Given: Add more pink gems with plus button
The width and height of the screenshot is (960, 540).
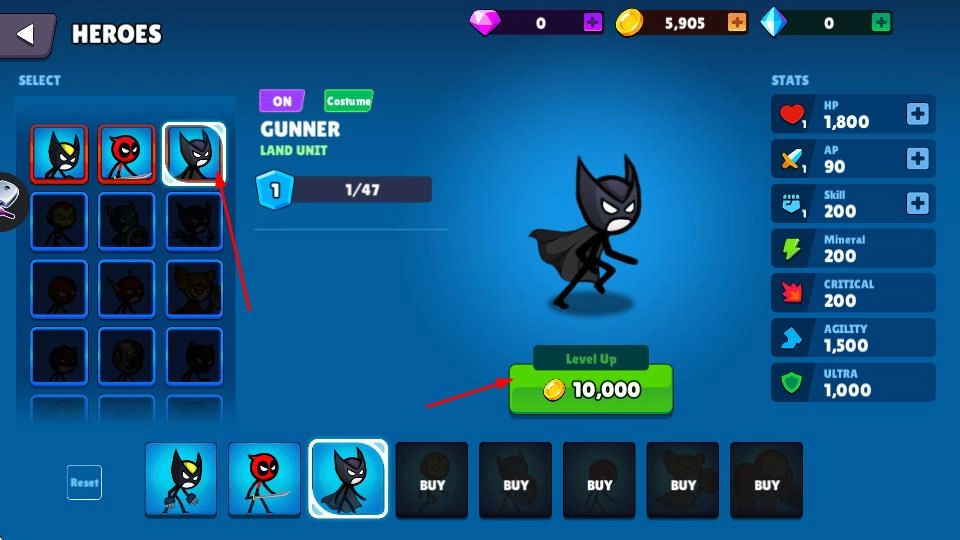Looking at the screenshot, I should pyautogui.click(x=593, y=22).
